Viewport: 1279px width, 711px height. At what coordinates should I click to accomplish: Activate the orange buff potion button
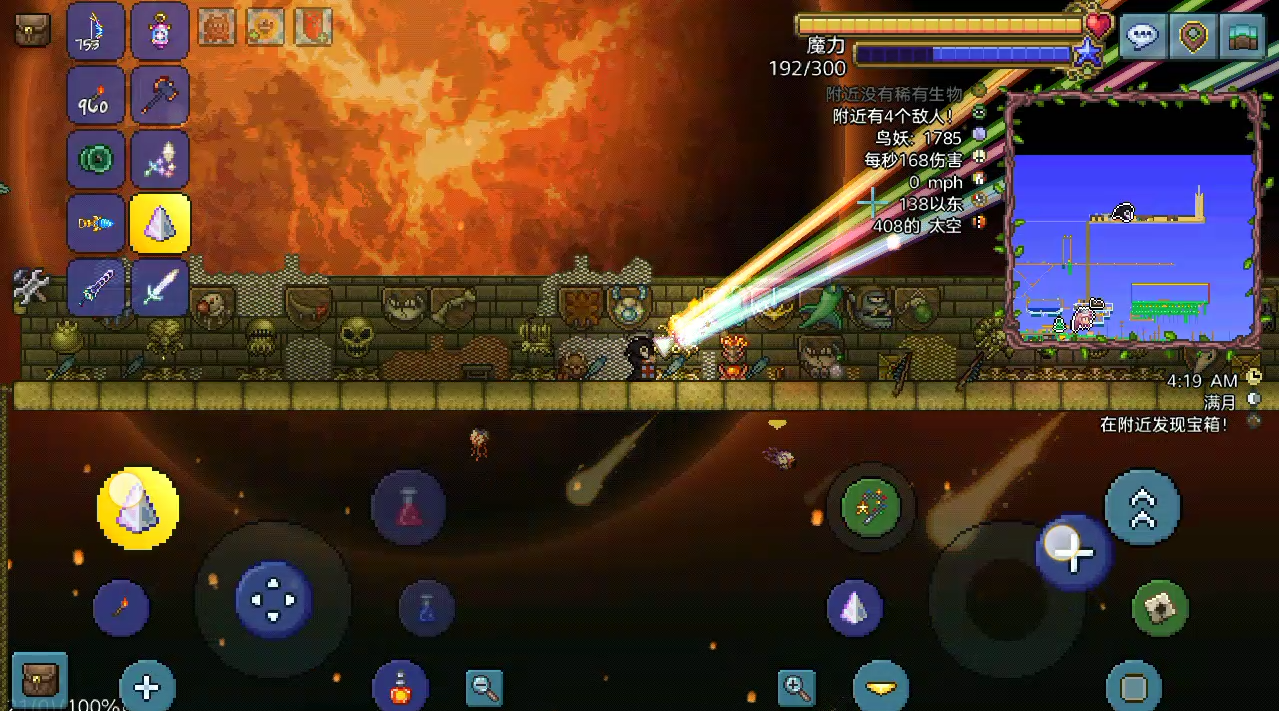(400, 688)
